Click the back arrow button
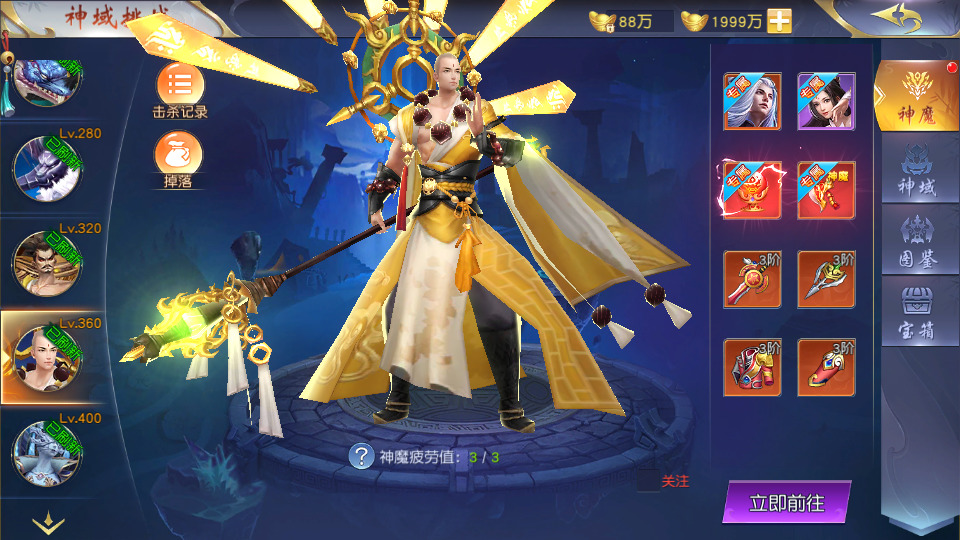Image resolution: width=960 pixels, height=540 pixels. (894, 17)
